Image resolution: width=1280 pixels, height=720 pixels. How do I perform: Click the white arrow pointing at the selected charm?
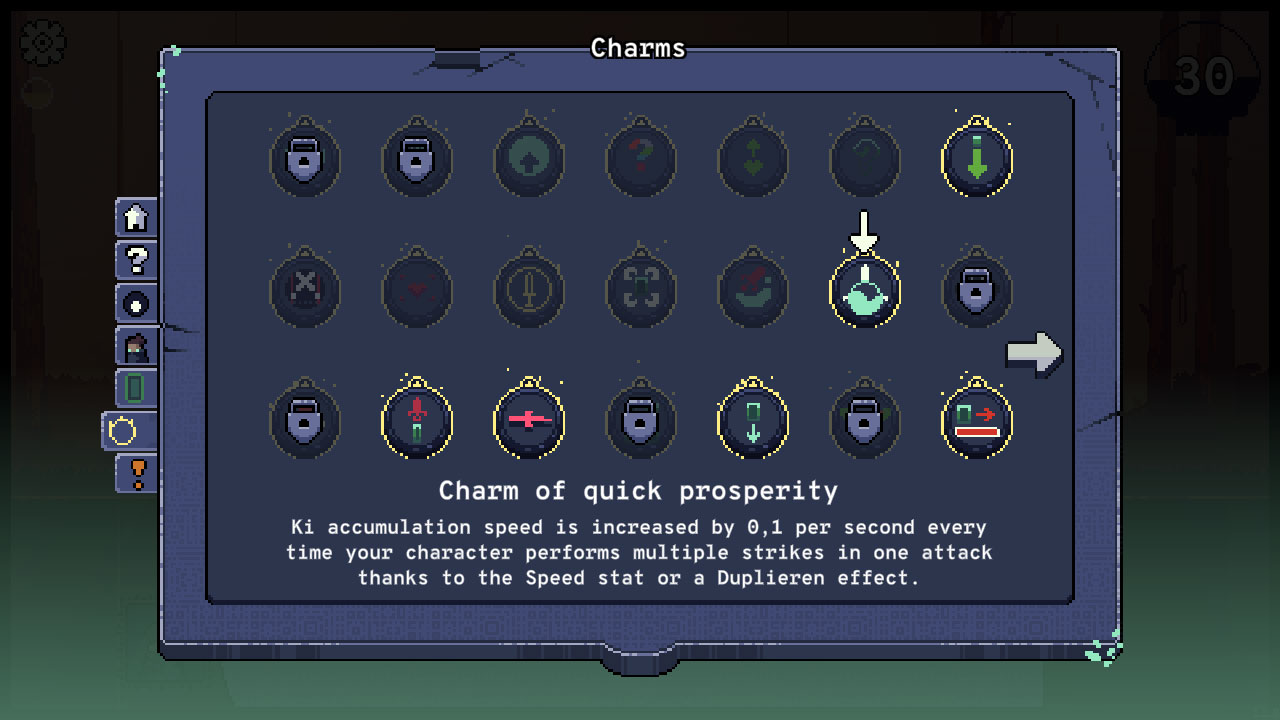click(862, 231)
